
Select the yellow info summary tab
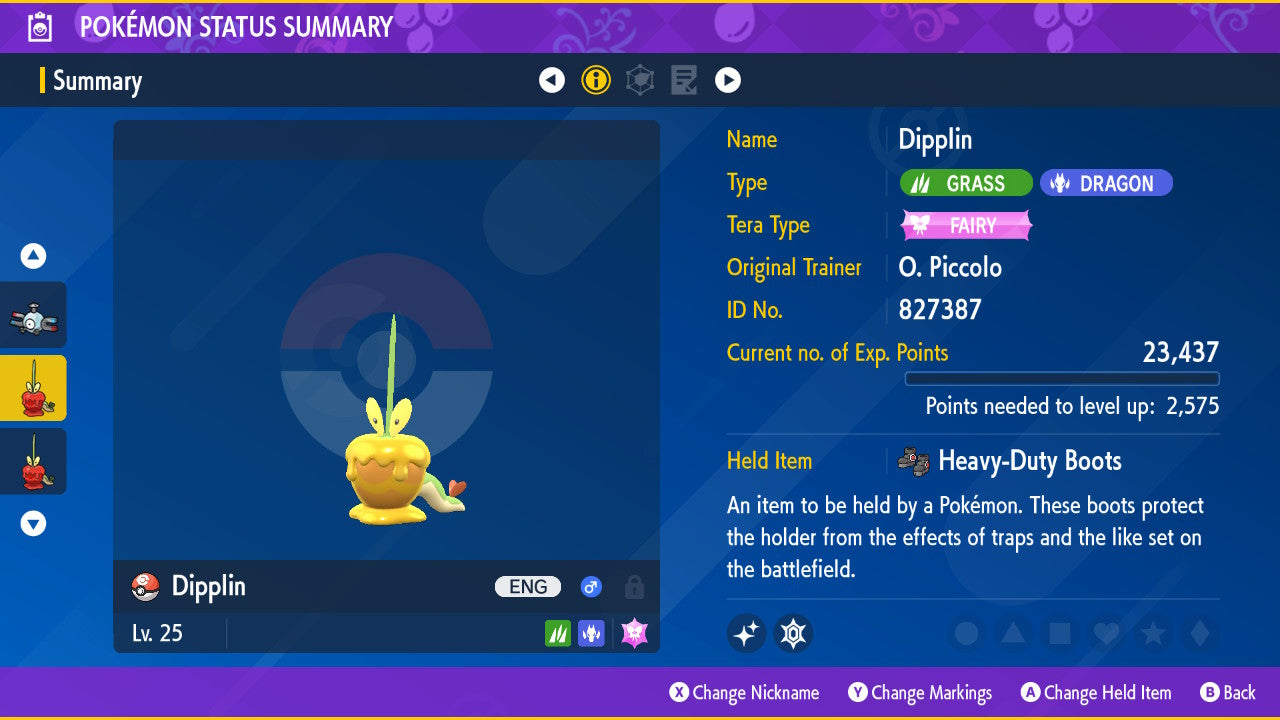(x=596, y=80)
